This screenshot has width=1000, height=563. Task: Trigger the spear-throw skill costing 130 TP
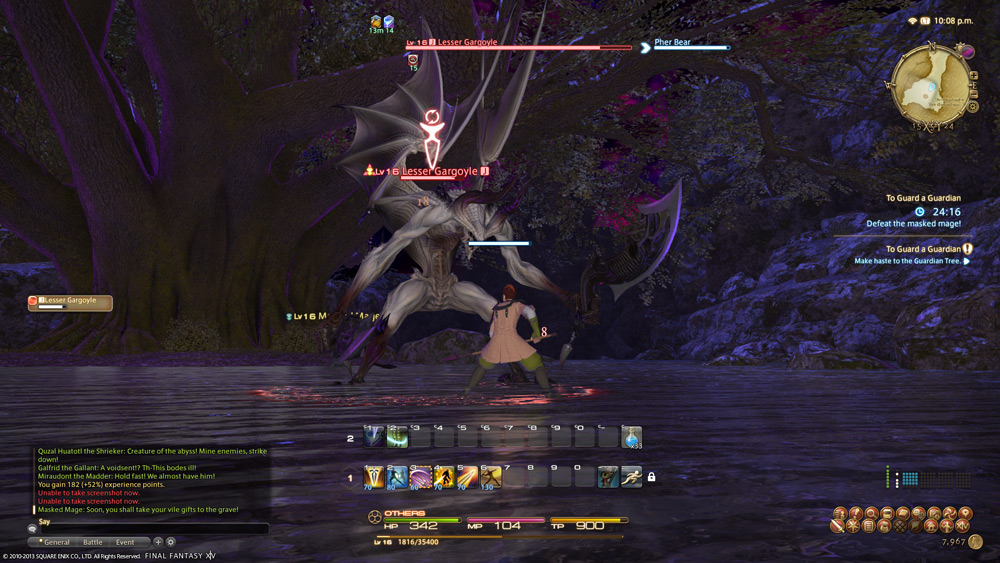pyautogui.click(x=490, y=478)
